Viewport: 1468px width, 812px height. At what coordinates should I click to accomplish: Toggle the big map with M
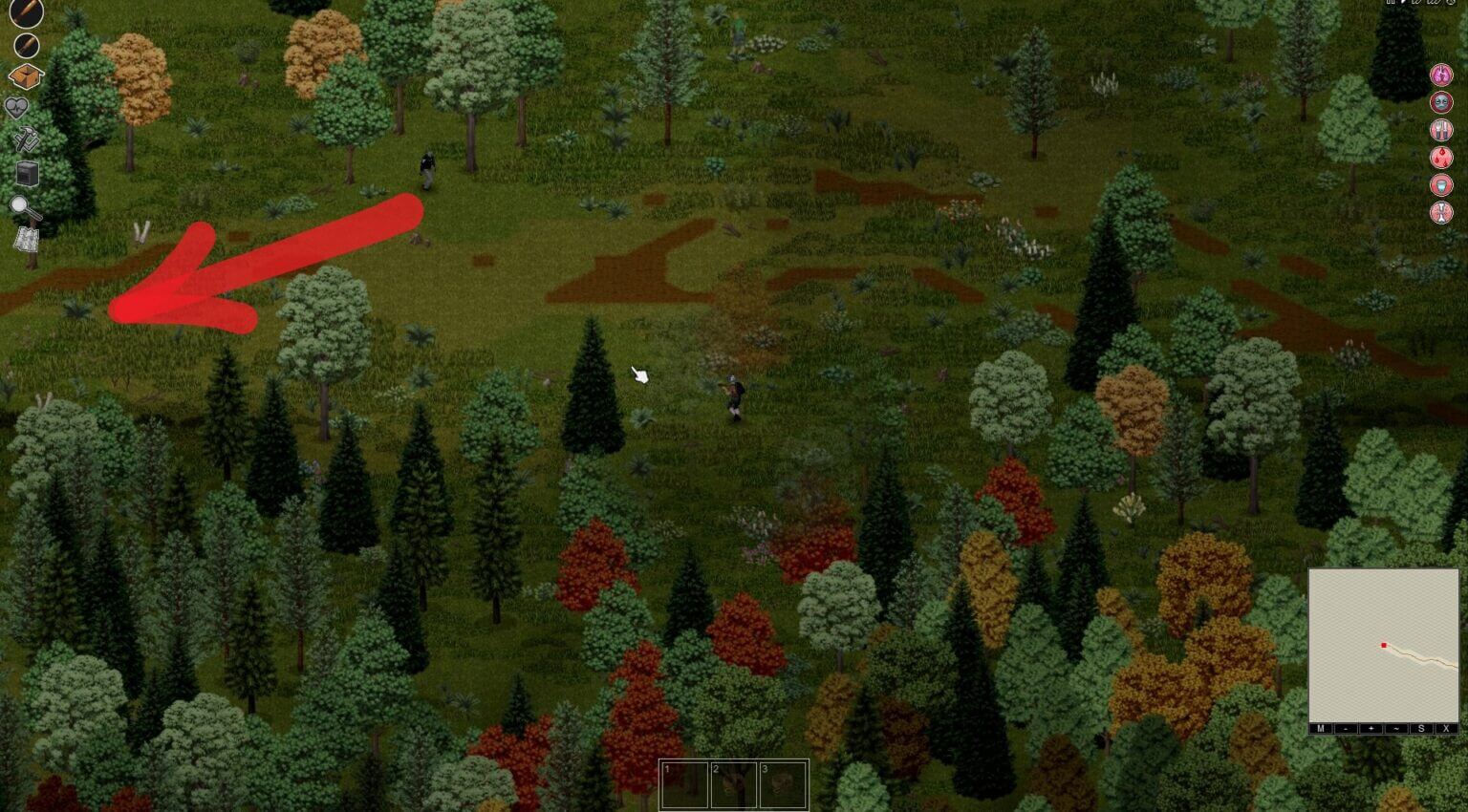1320,729
